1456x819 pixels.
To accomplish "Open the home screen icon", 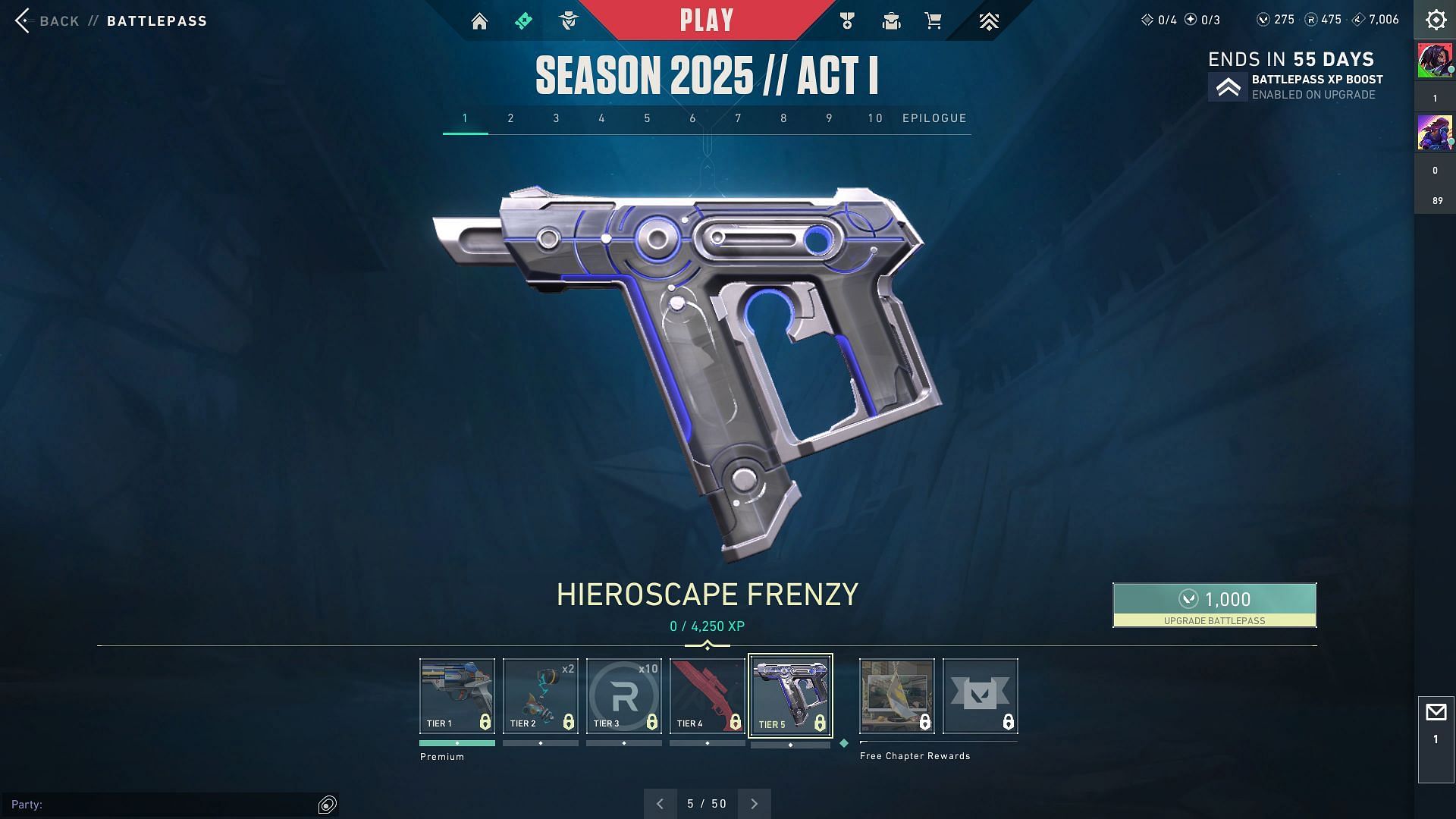I will [479, 21].
